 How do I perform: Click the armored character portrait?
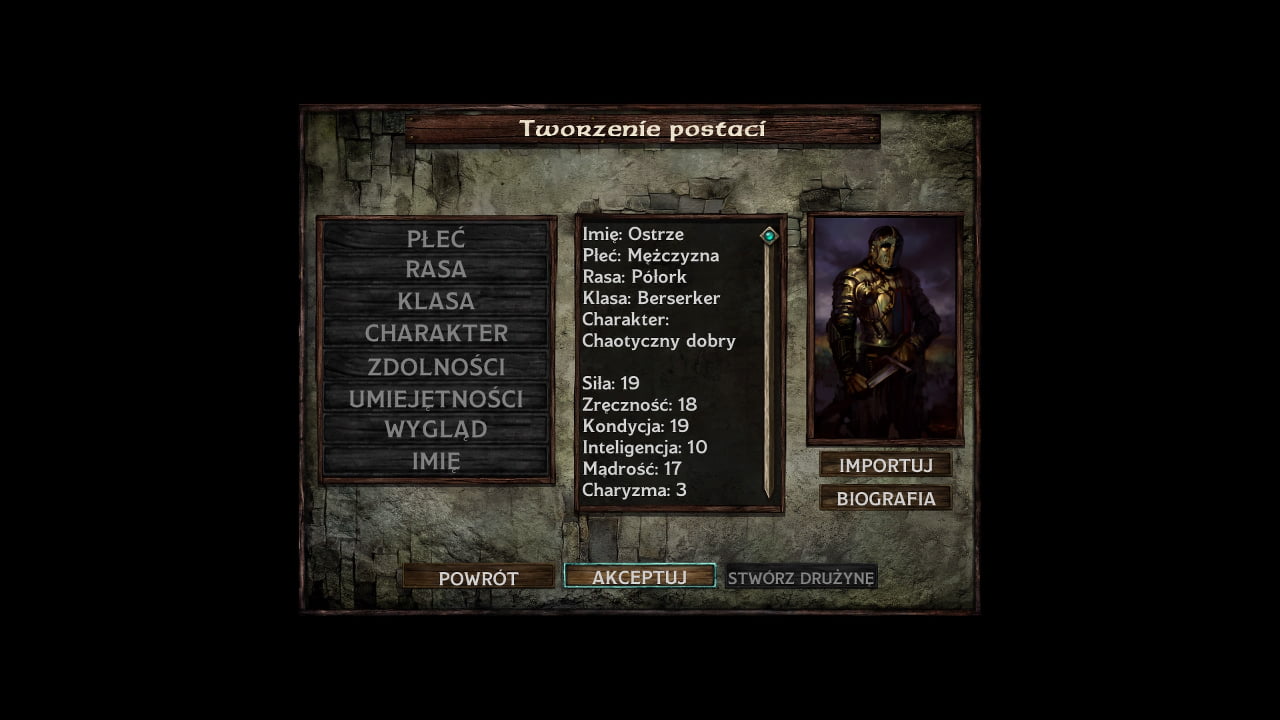[x=885, y=328]
